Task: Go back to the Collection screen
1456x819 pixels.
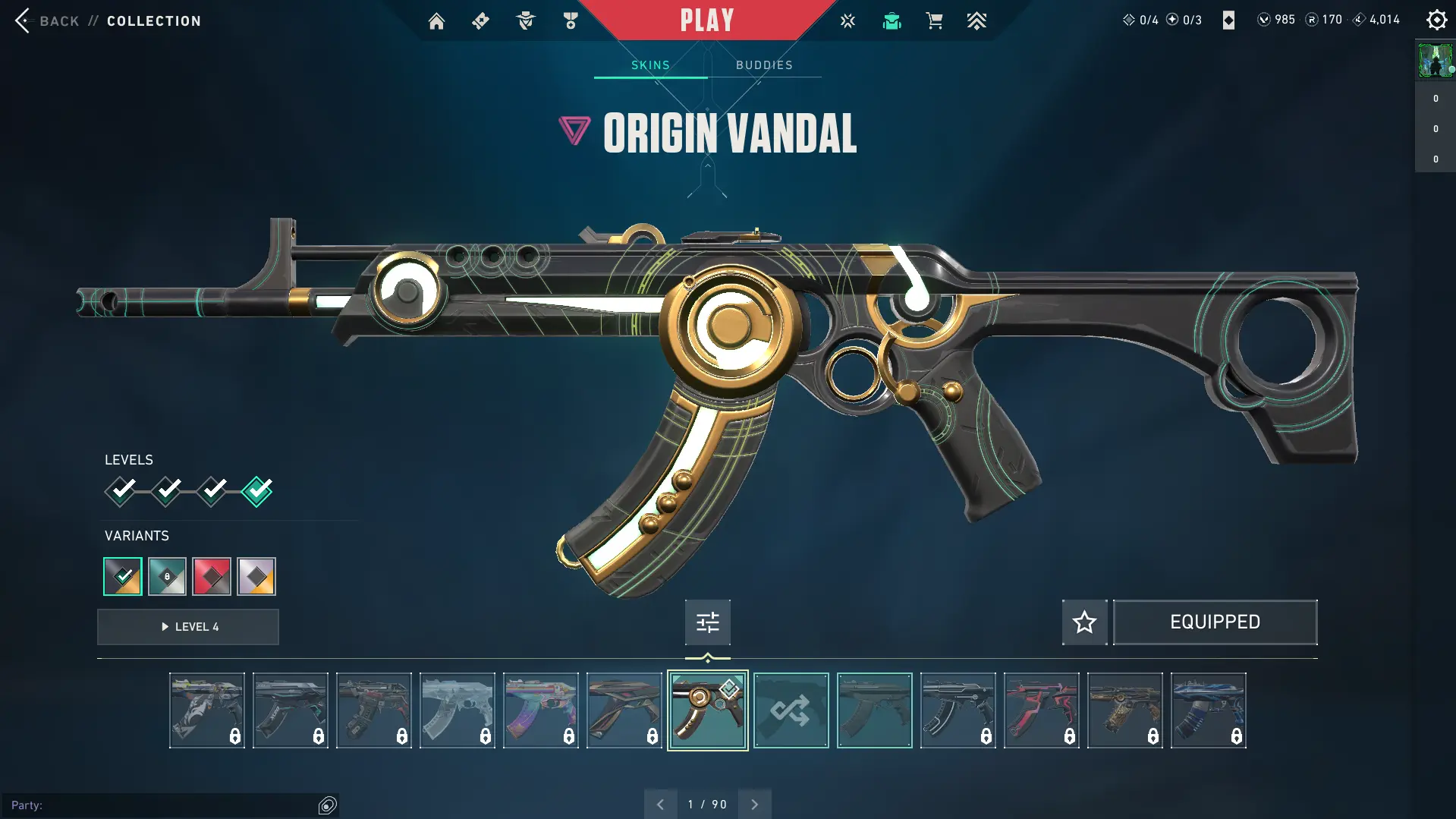Action: click(x=24, y=20)
